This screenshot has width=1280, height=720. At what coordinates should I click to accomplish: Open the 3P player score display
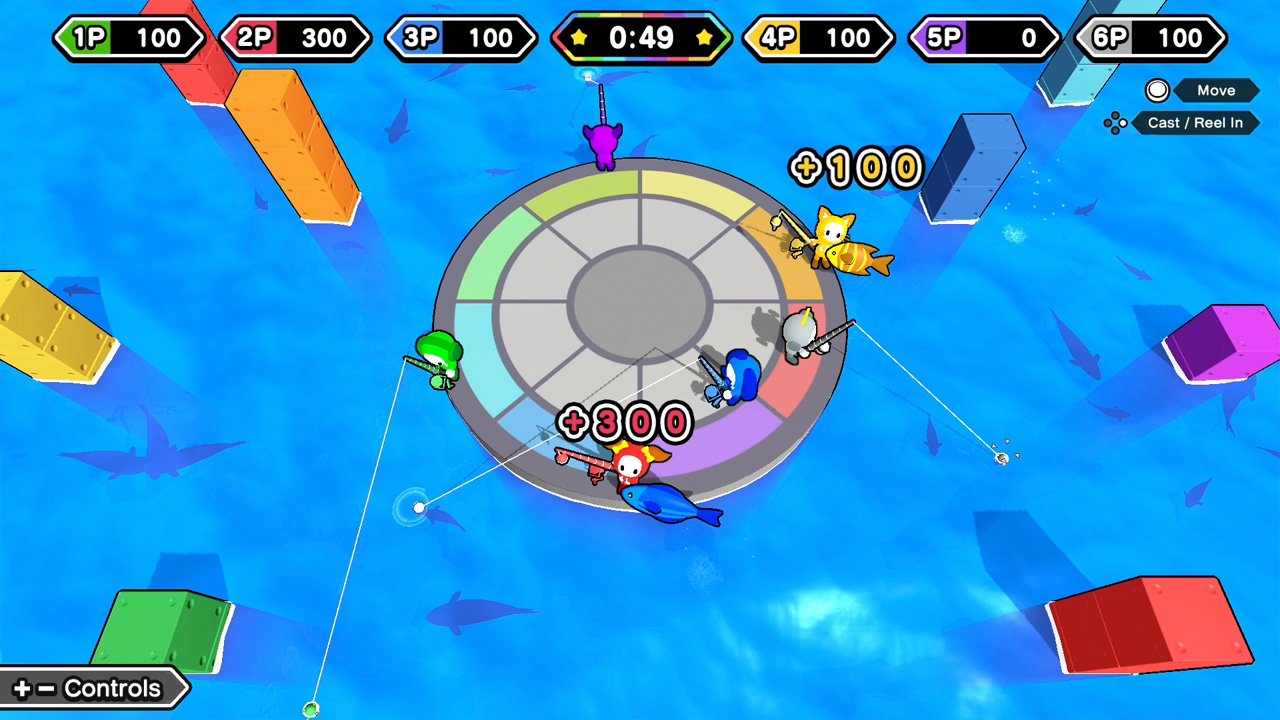460,38
